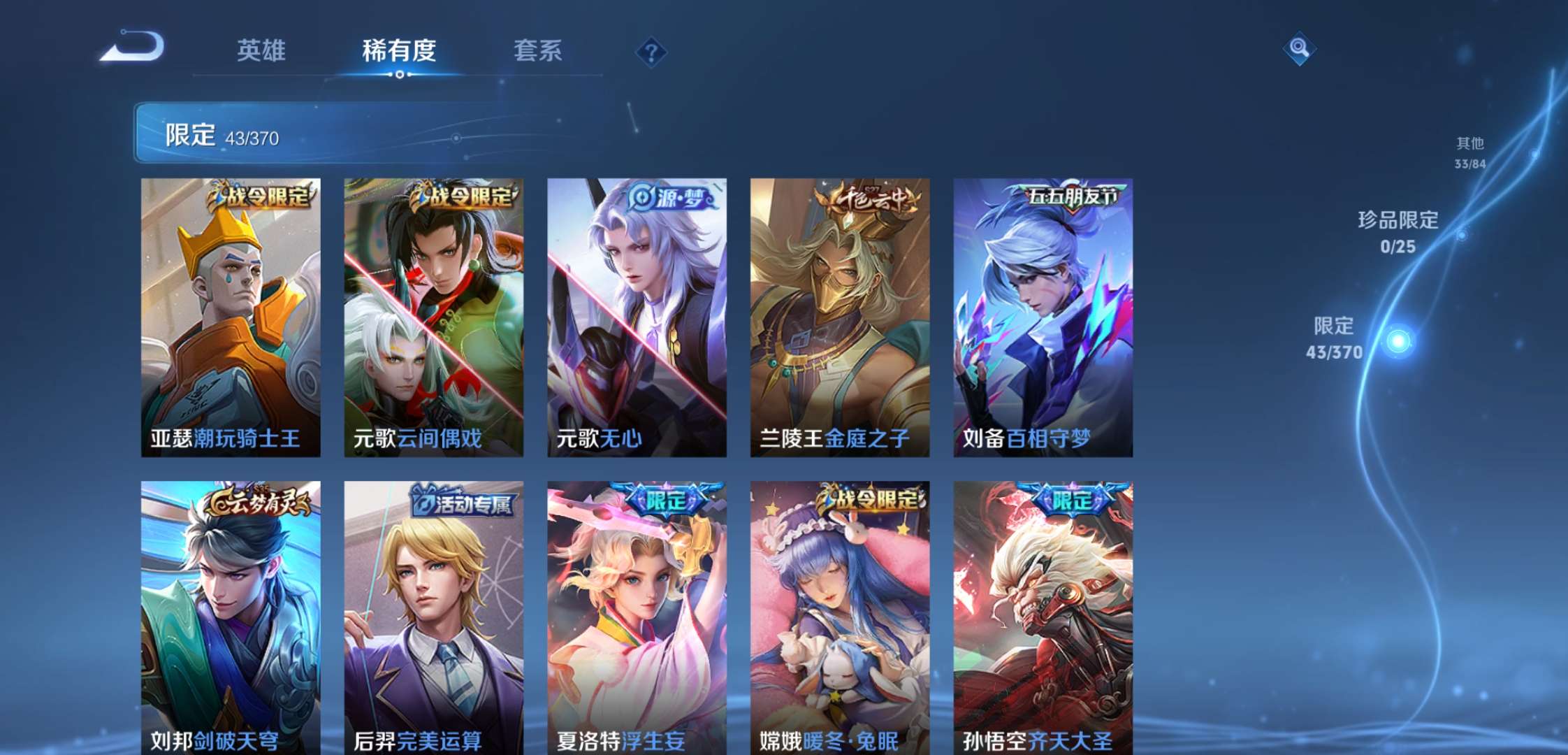
Task: Switch to the 套系 tab
Action: click(539, 52)
